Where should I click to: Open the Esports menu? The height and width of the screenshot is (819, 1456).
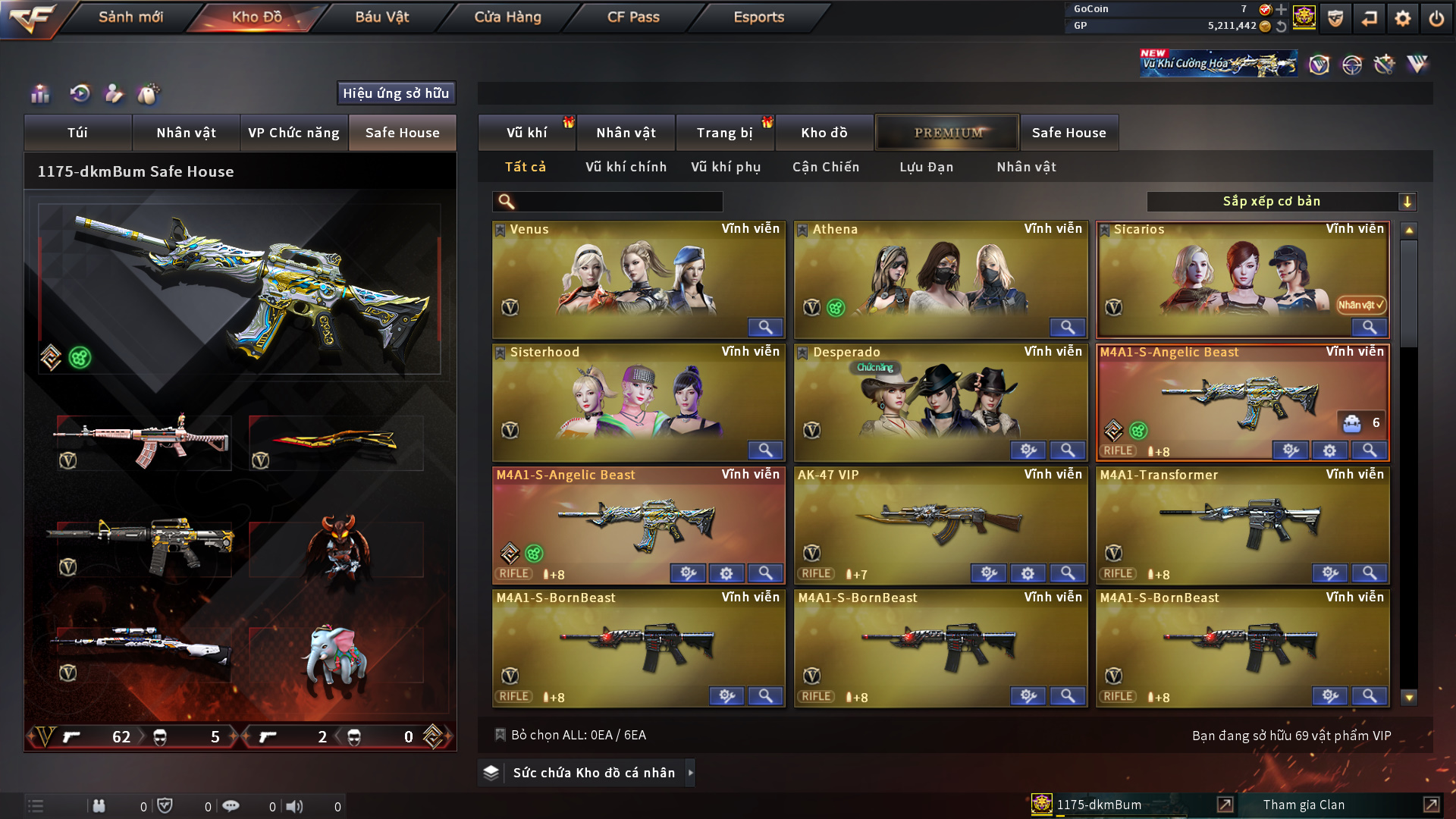pyautogui.click(x=758, y=17)
